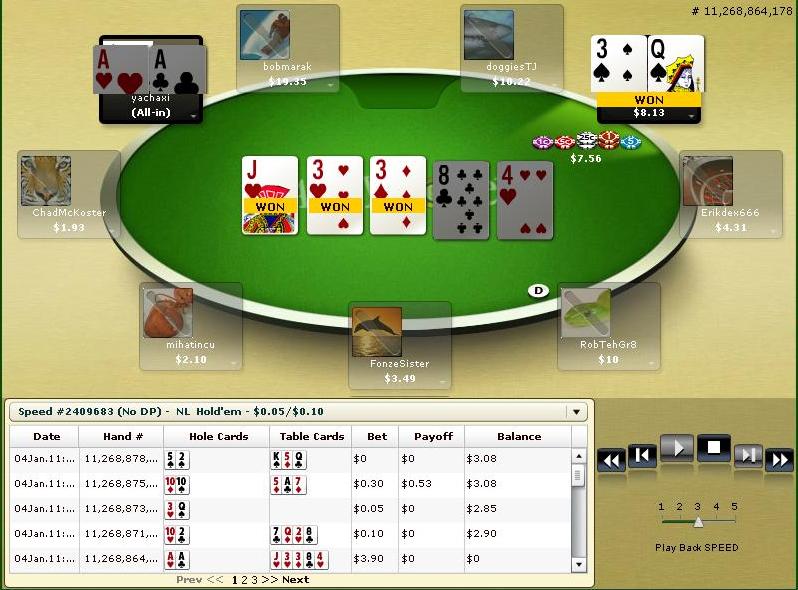798x590 pixels.
Task: Open page 3 of the hand history
Action: [x=254, y=580]
